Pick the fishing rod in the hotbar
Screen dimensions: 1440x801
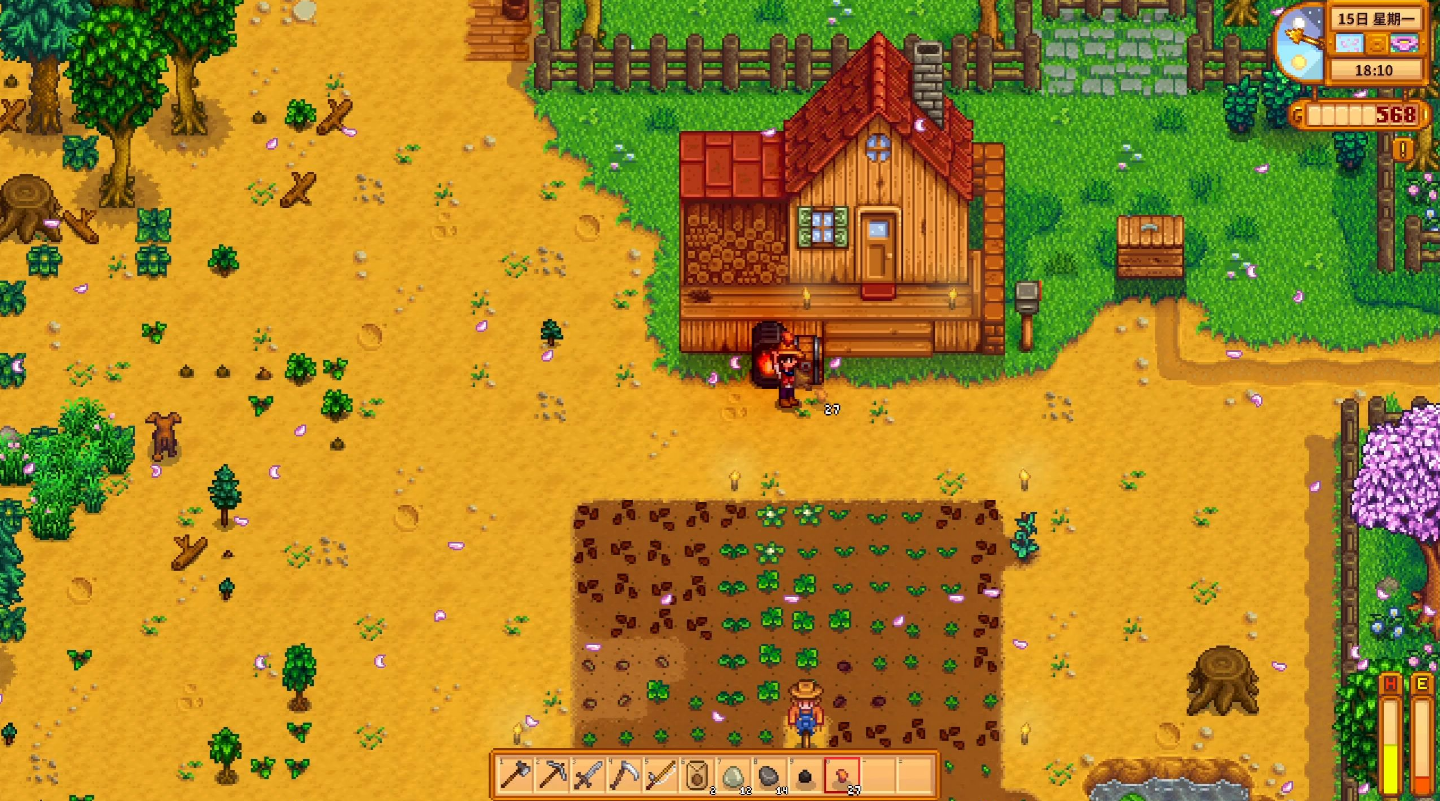[x=660, y=775]
